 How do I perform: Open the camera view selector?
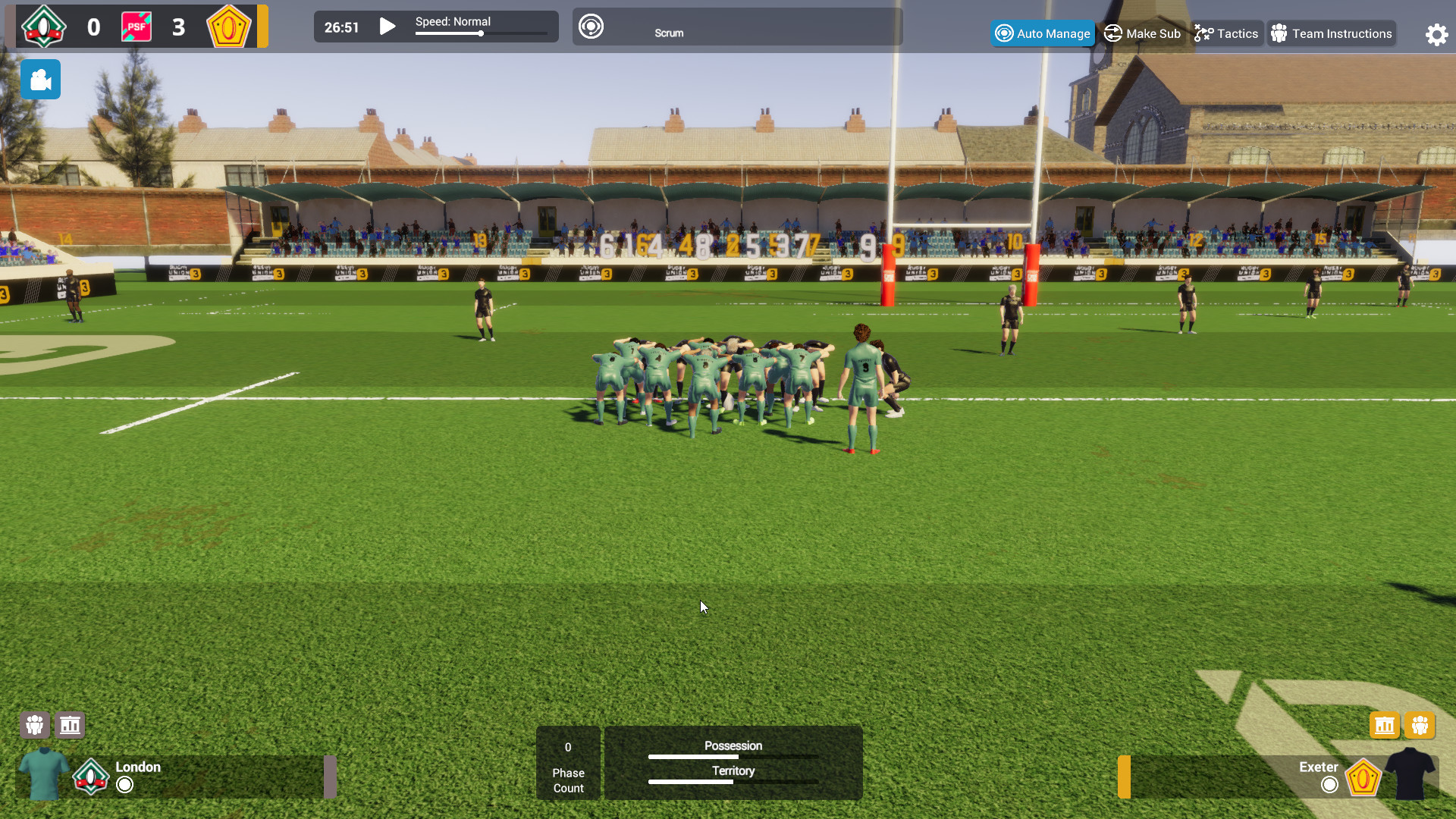40,79
